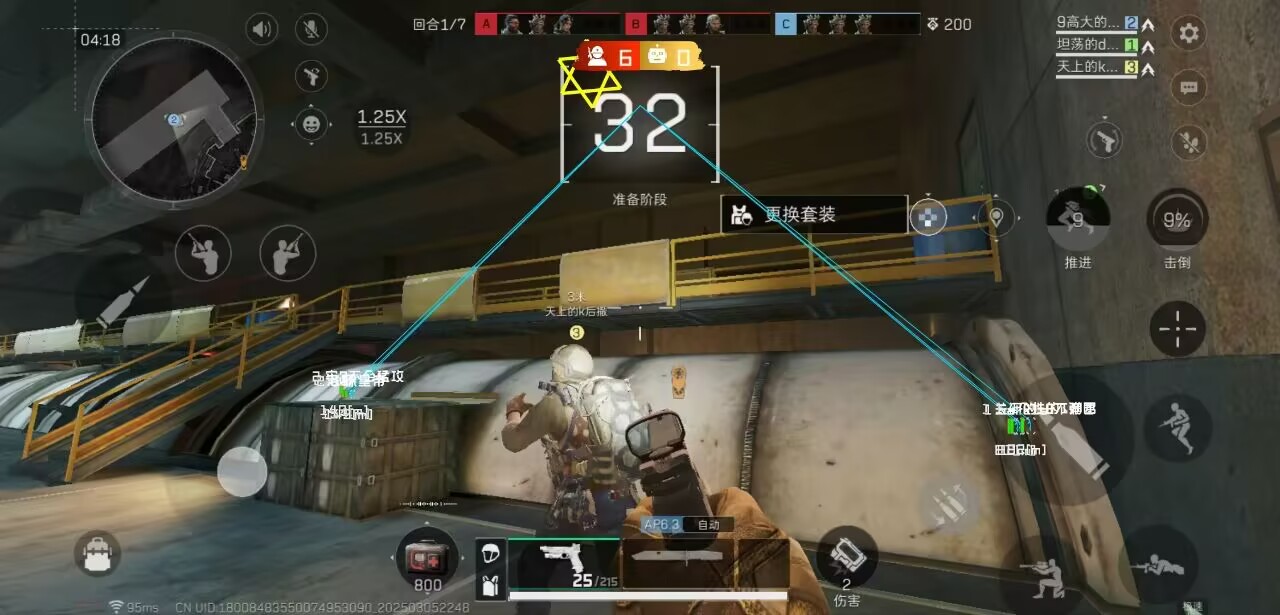The image size is (1280, 615).
Task: Open the chat message bubble
Action: click(1188, 87)
